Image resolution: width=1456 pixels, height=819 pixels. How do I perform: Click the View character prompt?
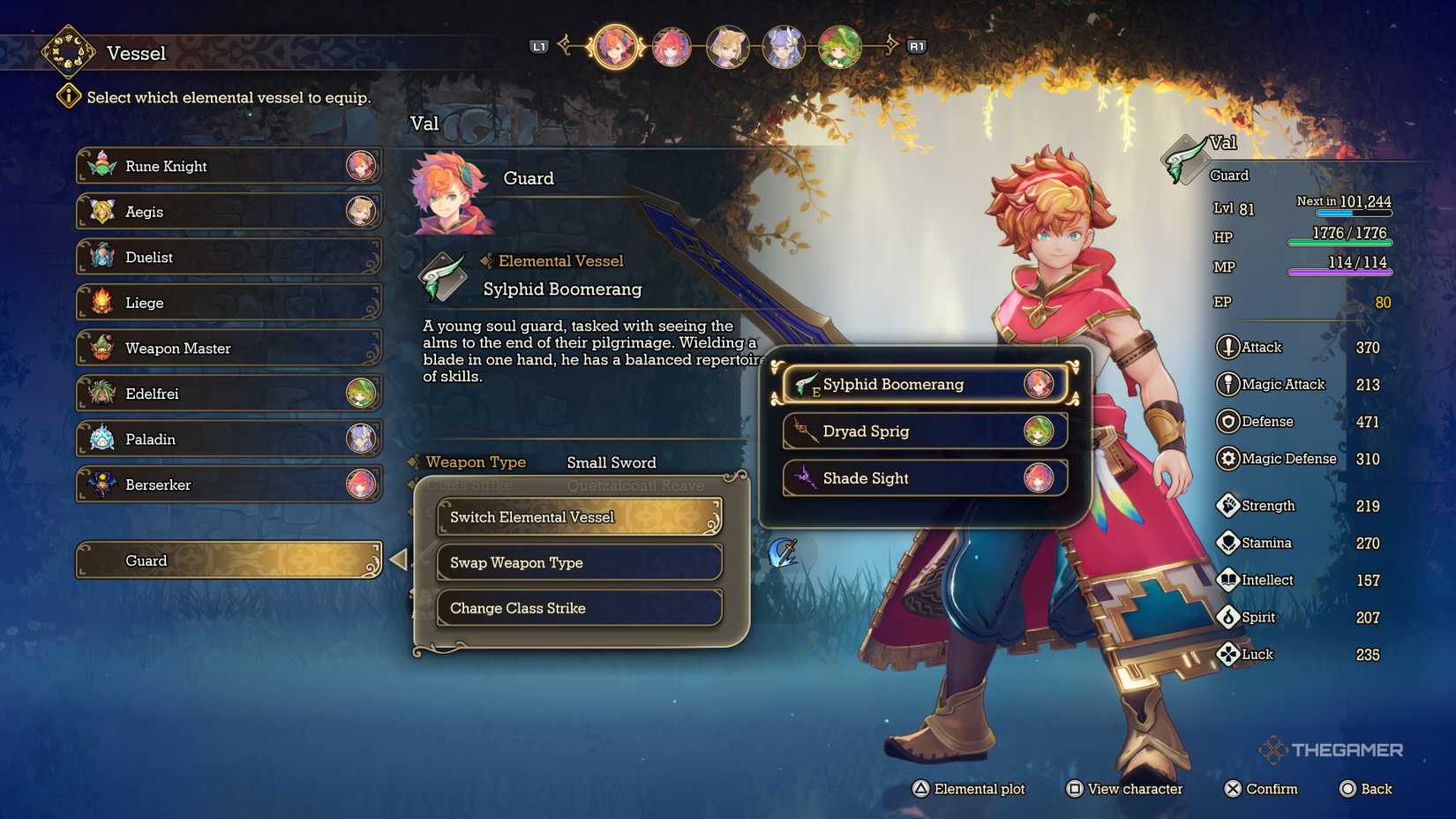point(1124,789)
